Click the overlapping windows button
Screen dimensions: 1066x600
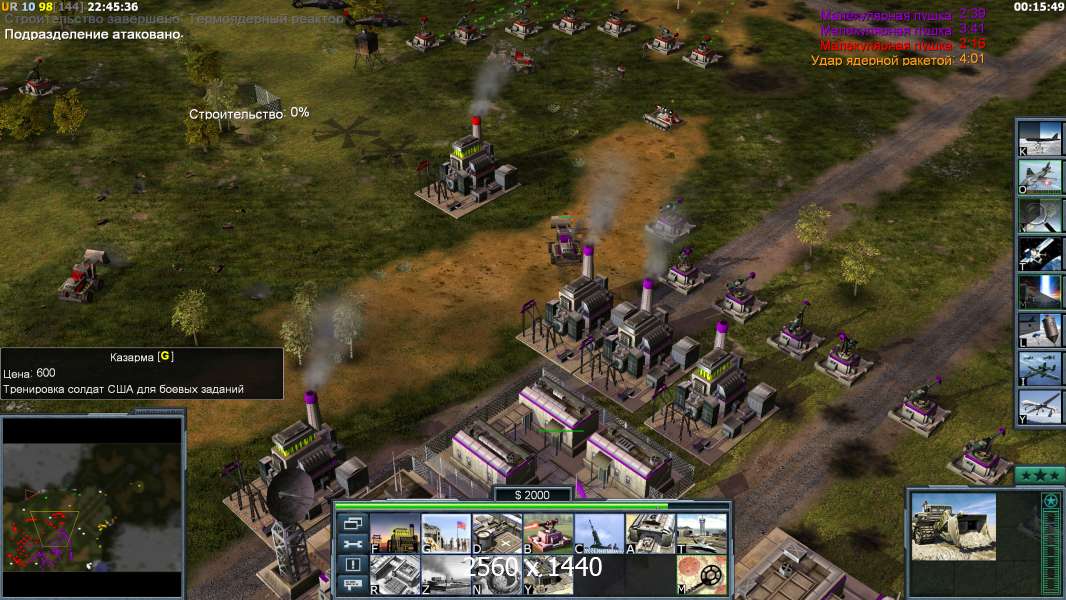352,523
